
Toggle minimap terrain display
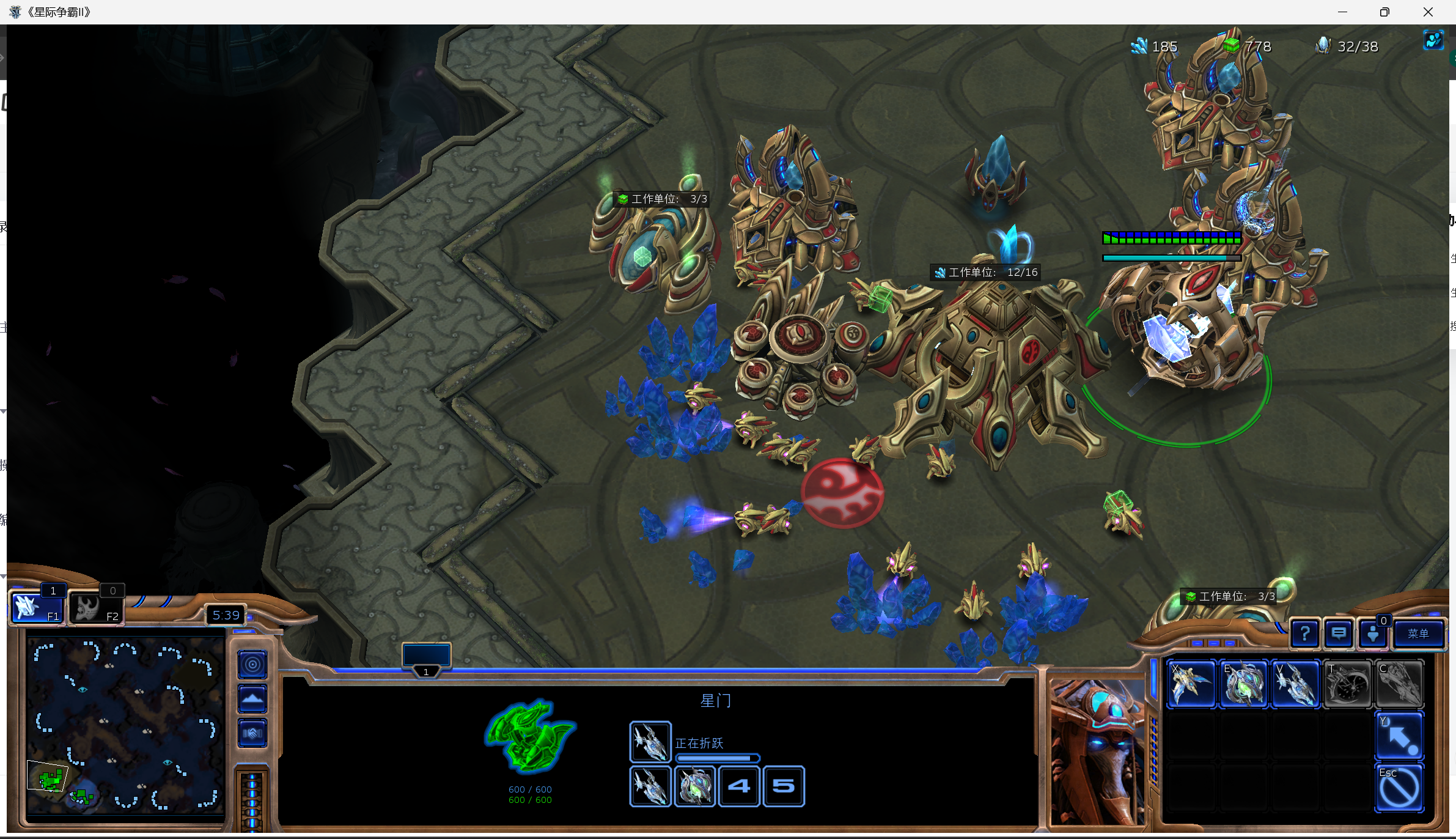(x=252, y=698)
